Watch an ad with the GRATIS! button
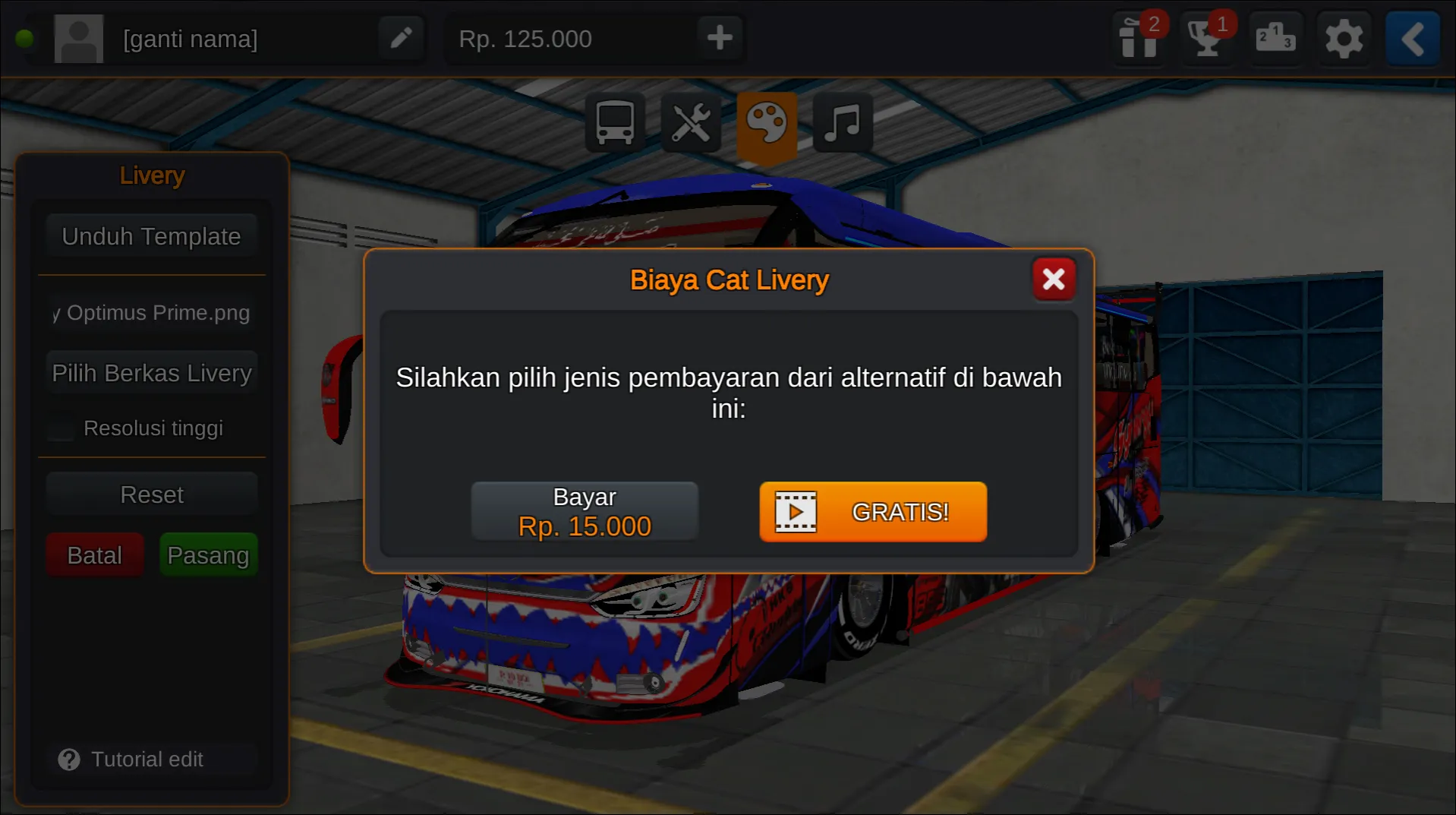This screenshot has height=815, width=1456. (871, 512)
